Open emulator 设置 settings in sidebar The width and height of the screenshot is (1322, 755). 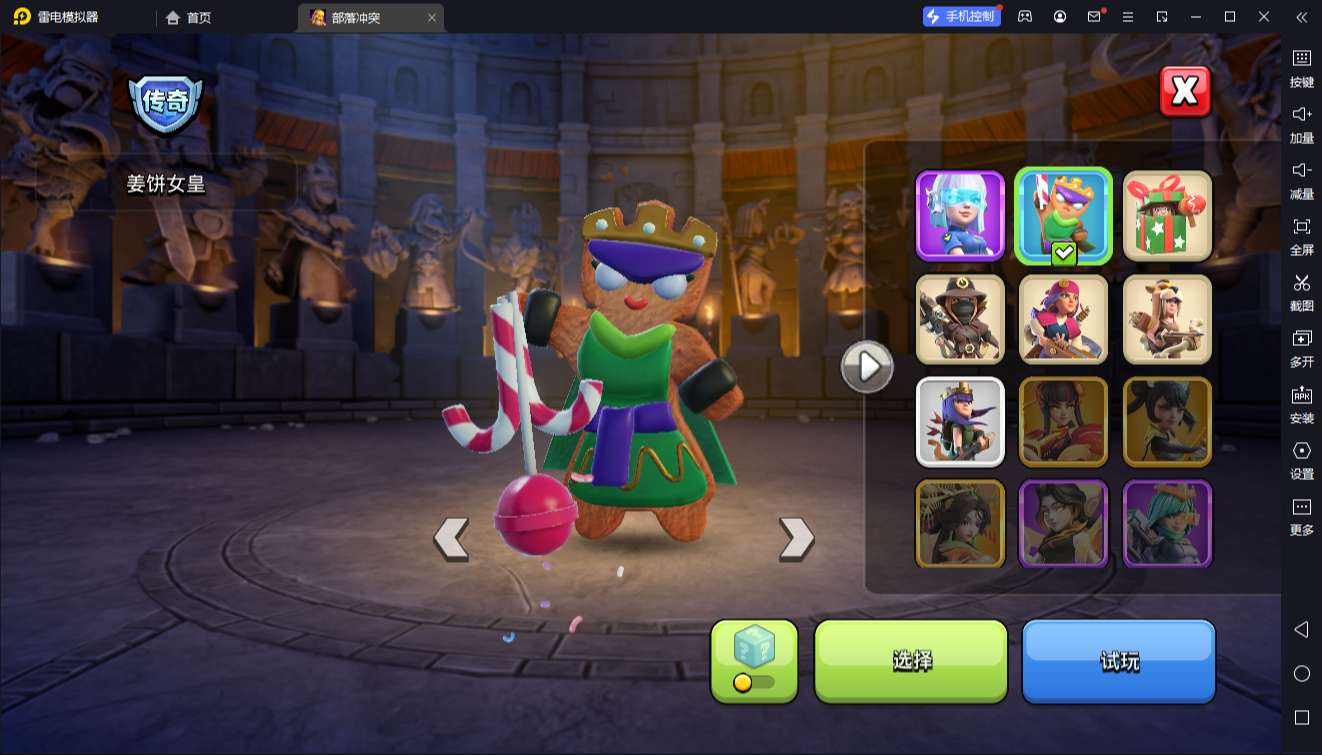[1301, 460]
